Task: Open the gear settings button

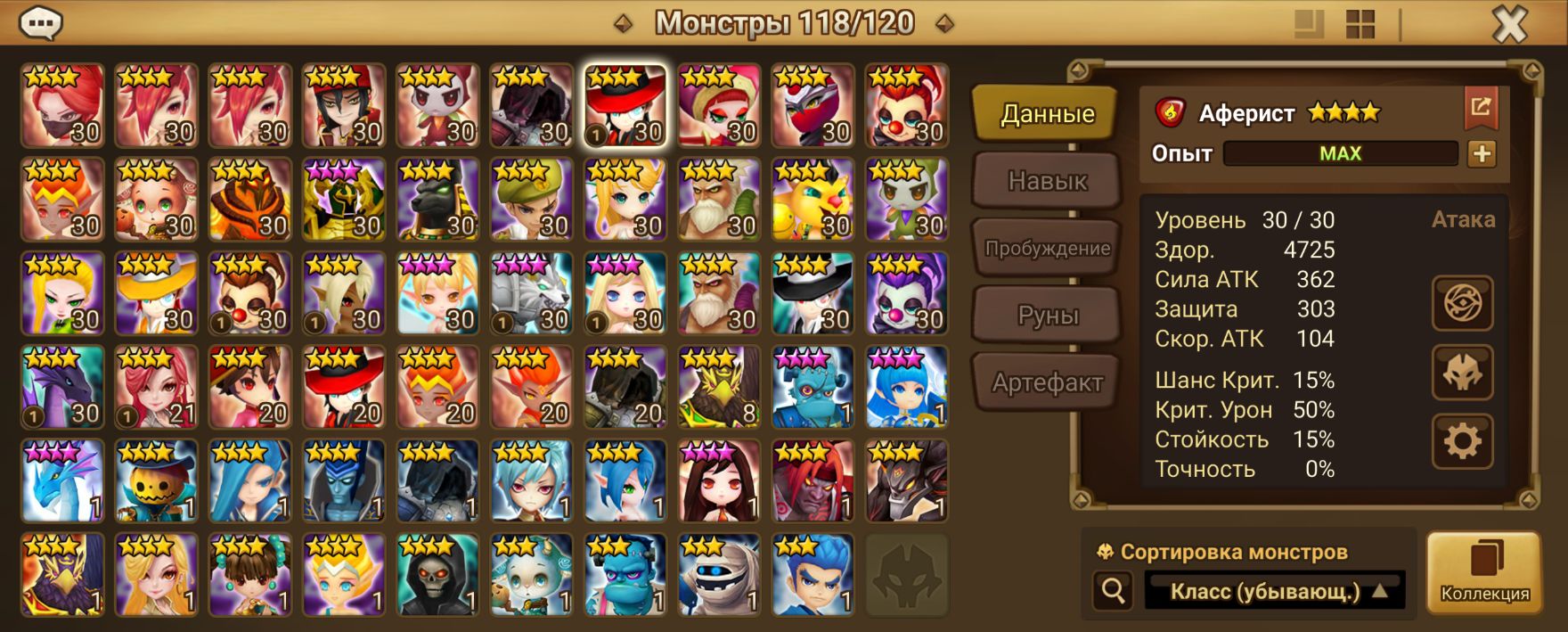Action: [1462, 440]
